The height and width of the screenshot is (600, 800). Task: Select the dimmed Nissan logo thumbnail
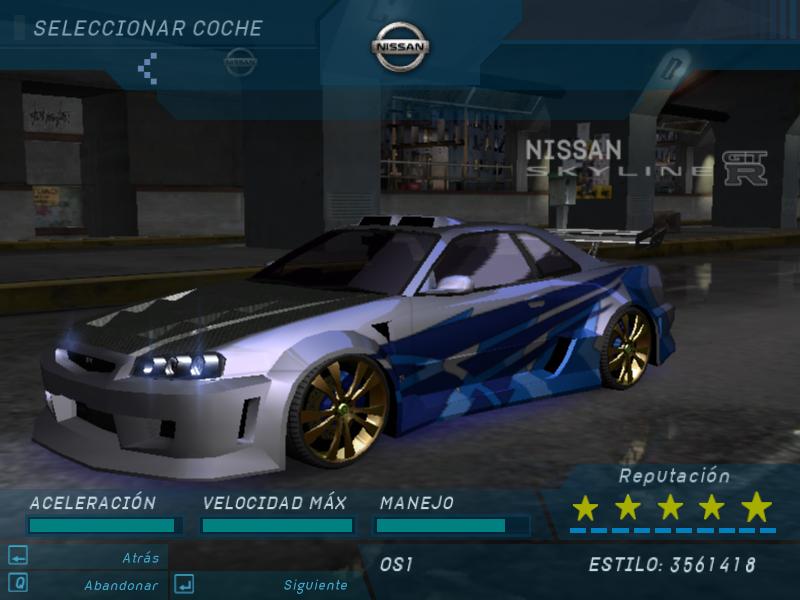click(240, 62)
